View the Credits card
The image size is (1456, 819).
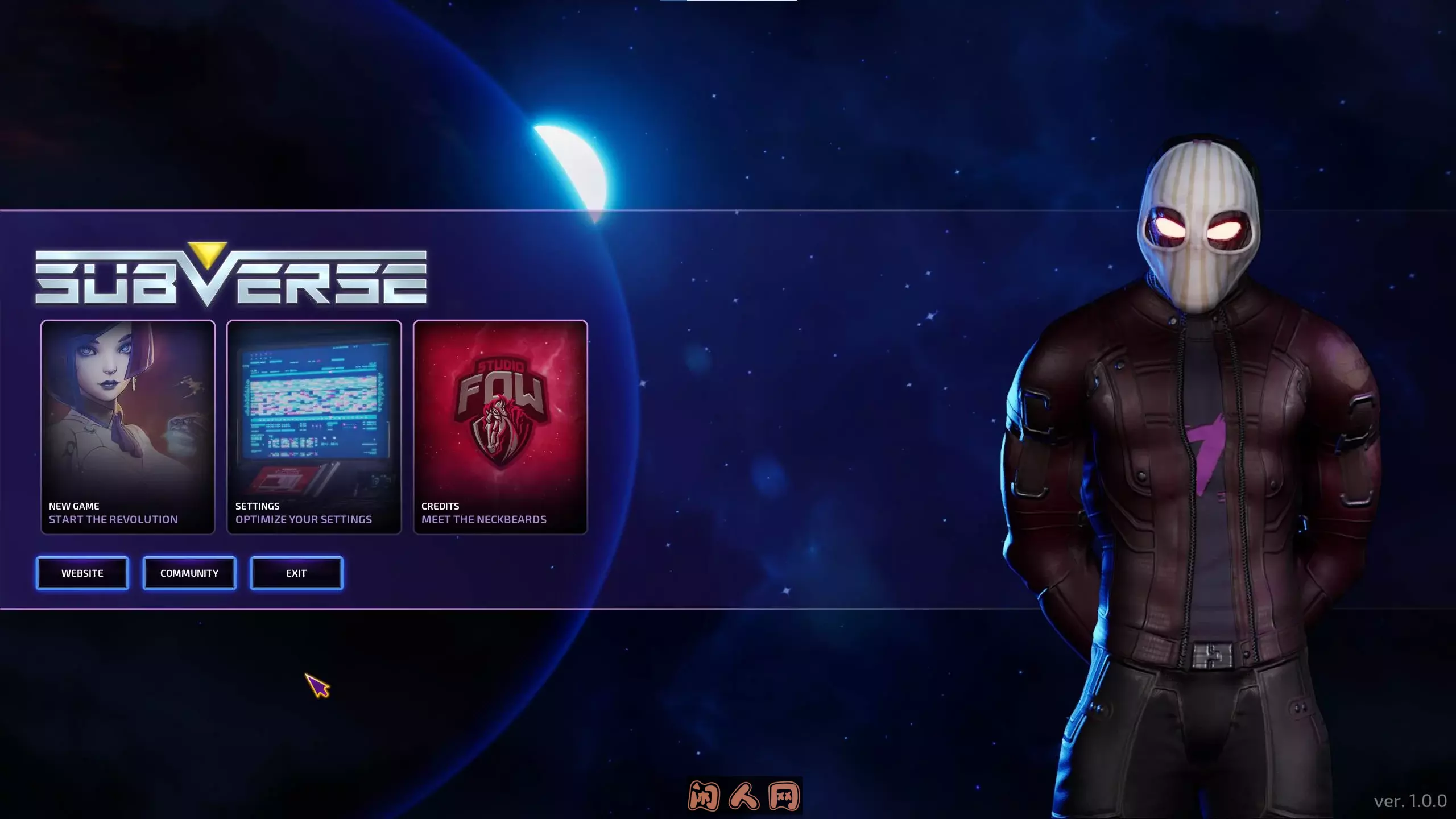(500, 427)
